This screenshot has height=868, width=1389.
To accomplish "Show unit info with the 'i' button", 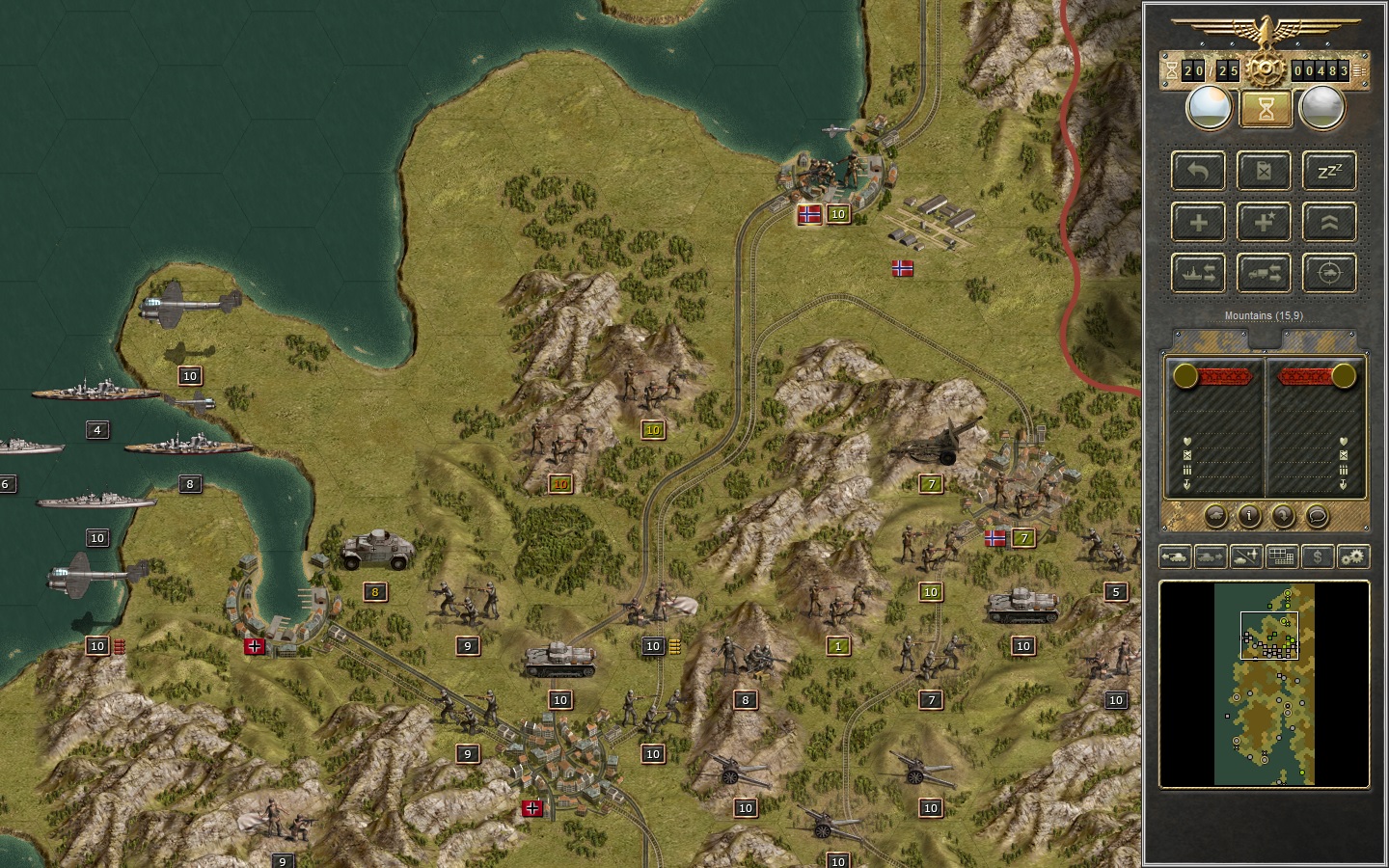I will click(x=1249, y=516).
